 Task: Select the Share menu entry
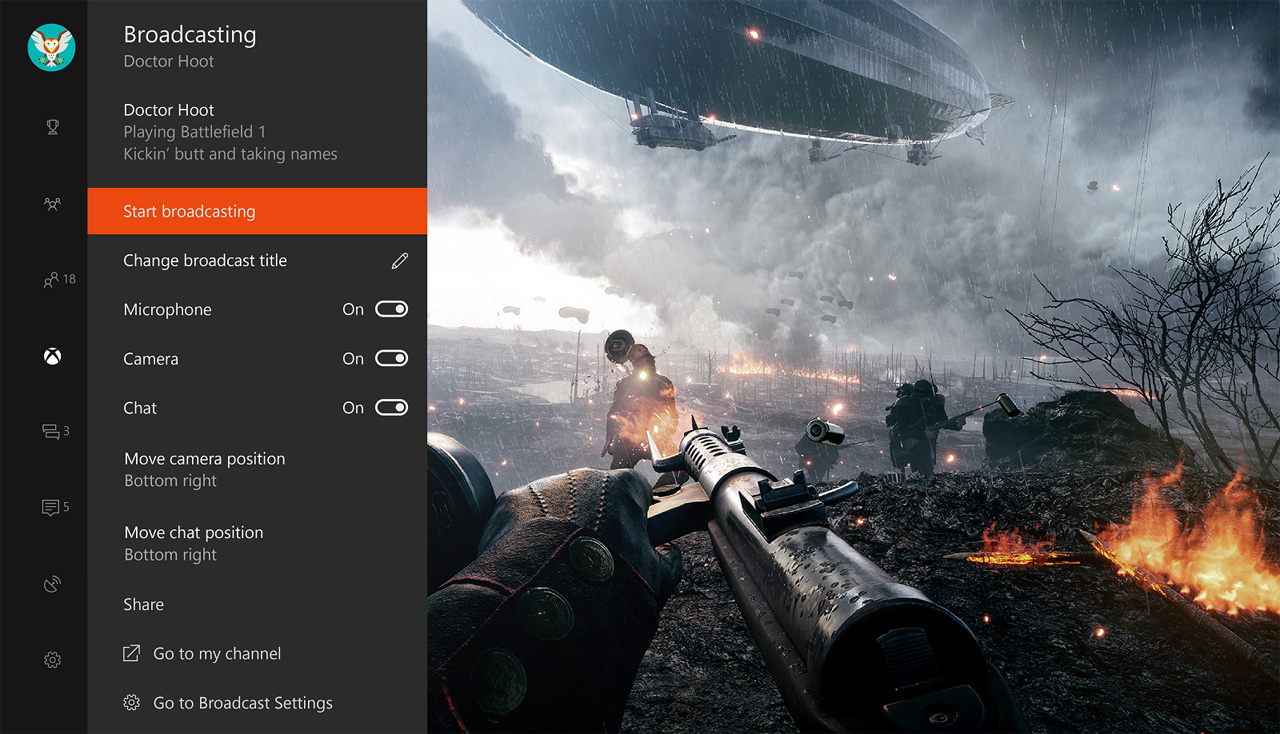click(143, 604)
